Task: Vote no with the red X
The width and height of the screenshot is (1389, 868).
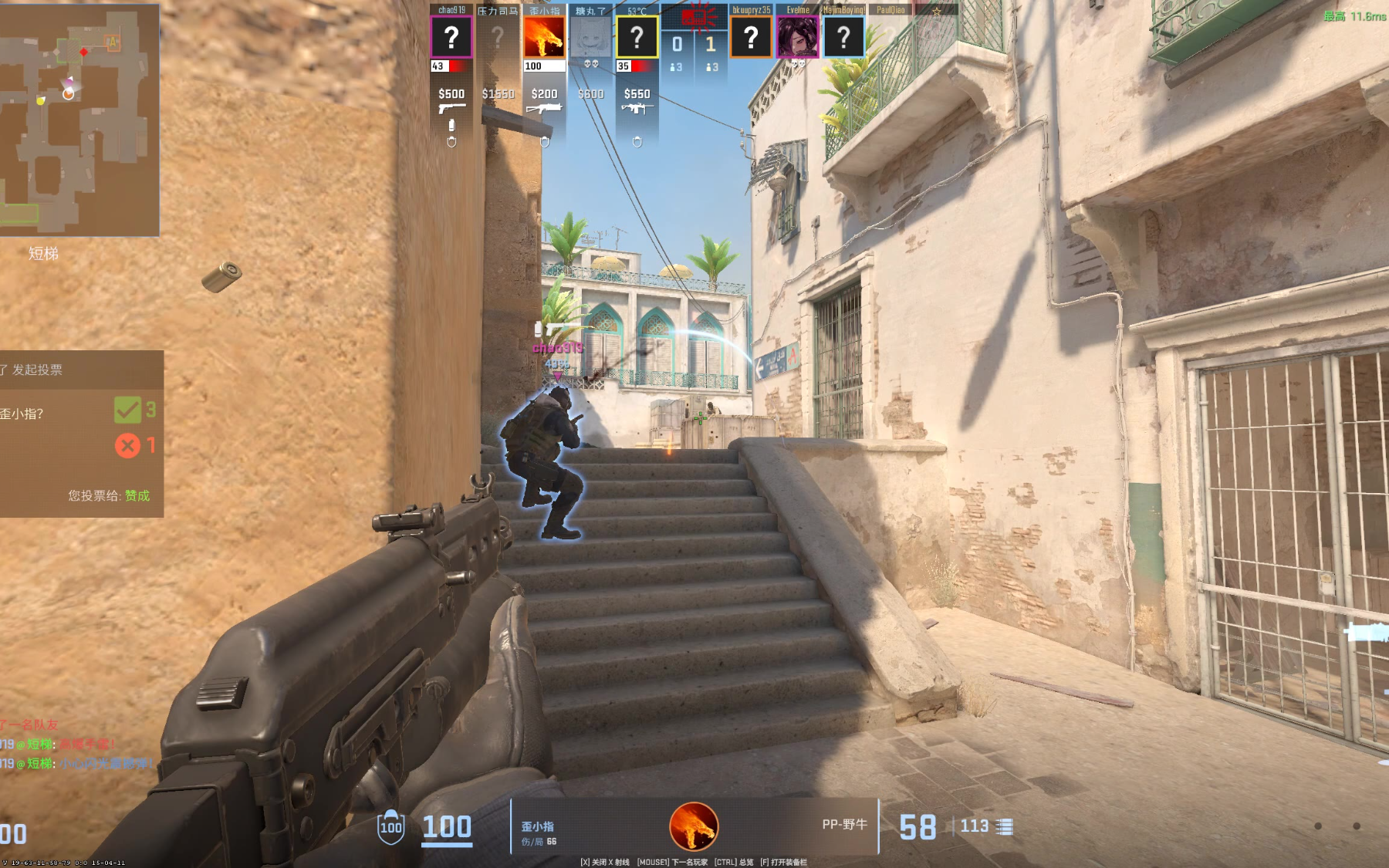Action: pyautogui.click(x=127, y=445)
